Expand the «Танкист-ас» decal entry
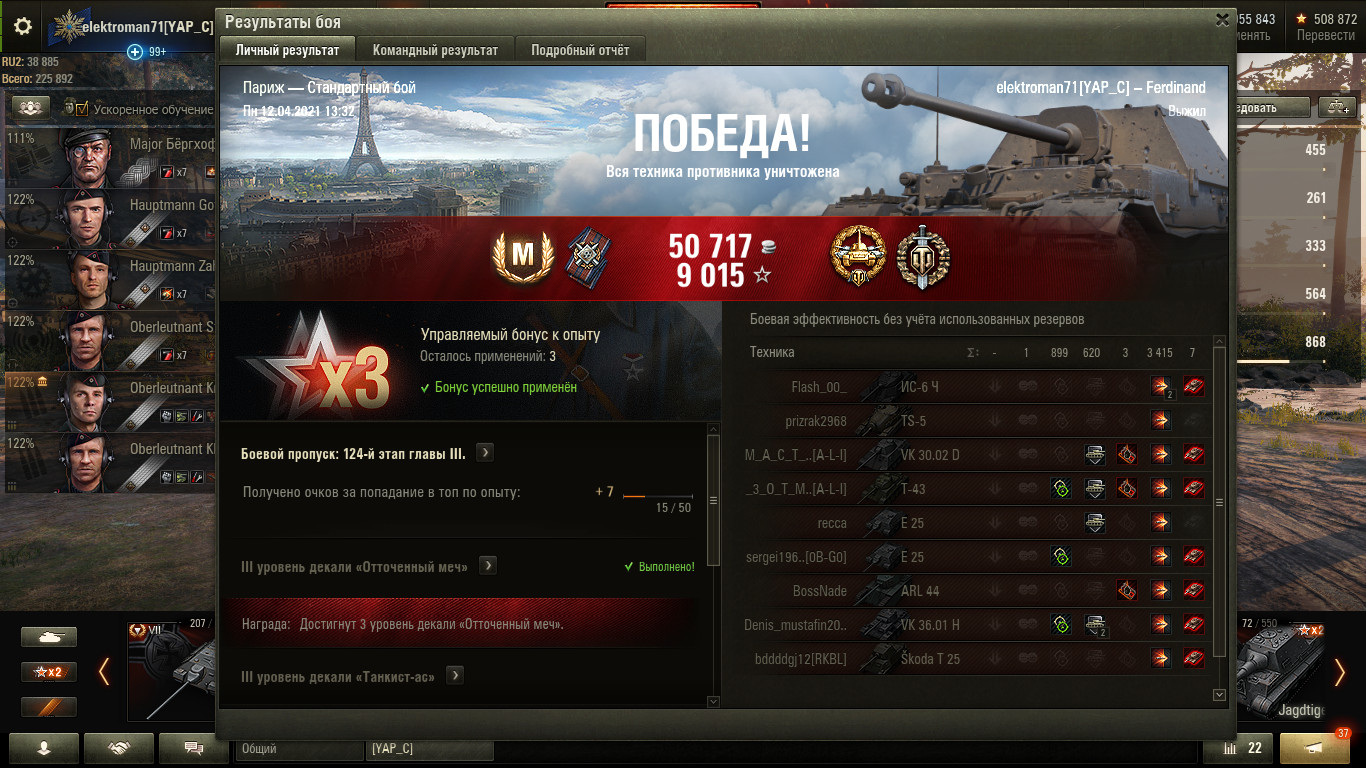The height and width of the screenshot is (768, 1366). pyautogui.click(x=454, y=676)
